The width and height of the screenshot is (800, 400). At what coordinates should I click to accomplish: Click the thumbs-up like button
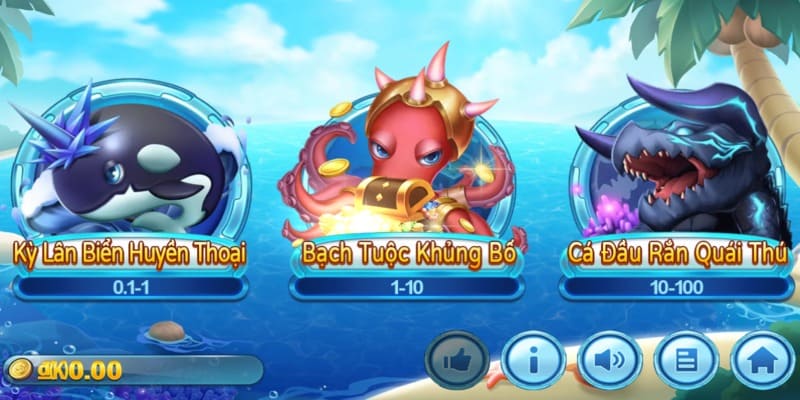457,360
